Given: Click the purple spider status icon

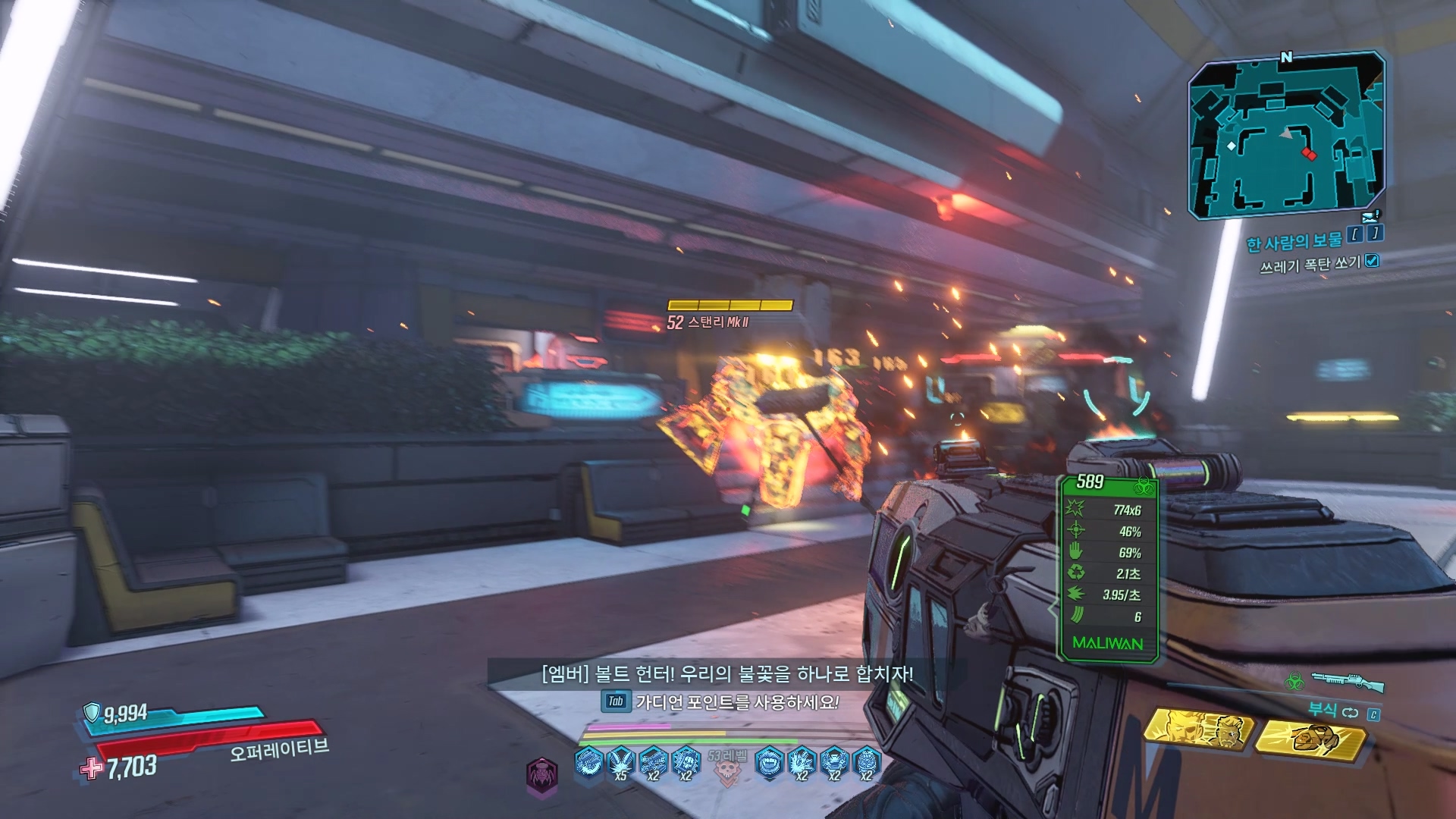Looking at the screenshot, I should pos(542,773).
